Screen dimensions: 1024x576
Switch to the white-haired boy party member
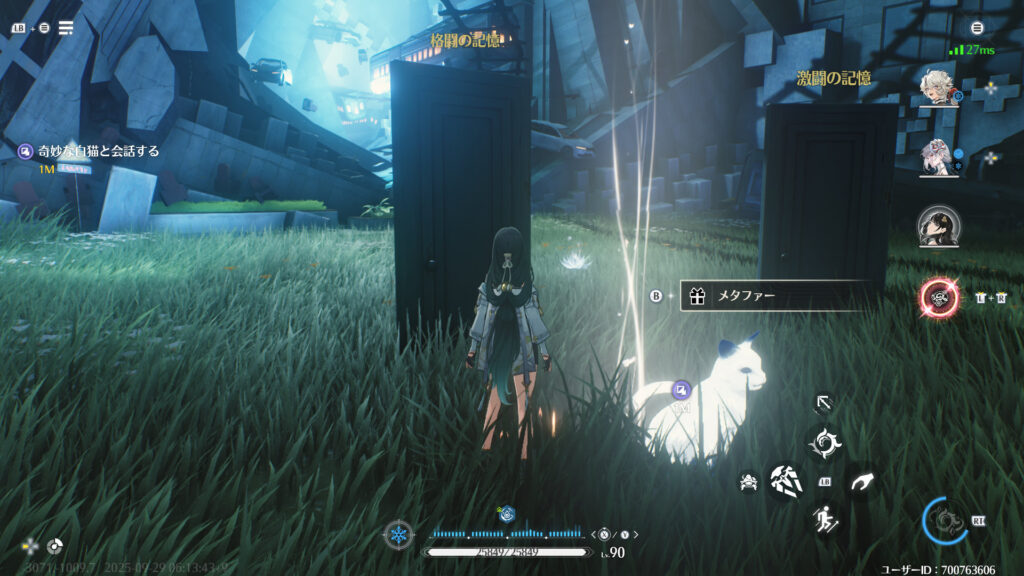[940, 88]
